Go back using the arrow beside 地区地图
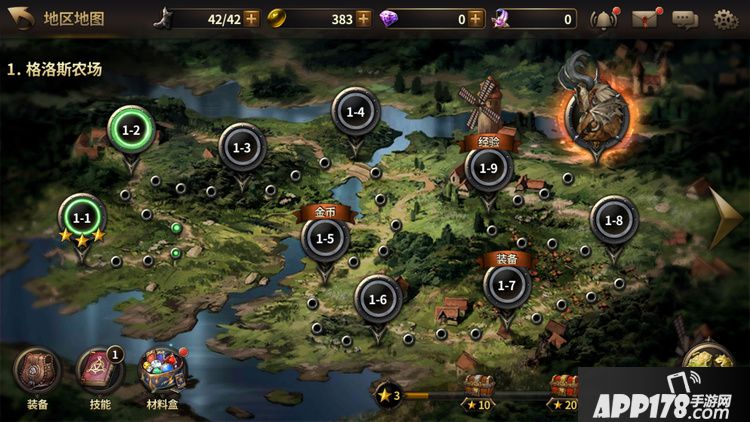 tap(19, 18)
